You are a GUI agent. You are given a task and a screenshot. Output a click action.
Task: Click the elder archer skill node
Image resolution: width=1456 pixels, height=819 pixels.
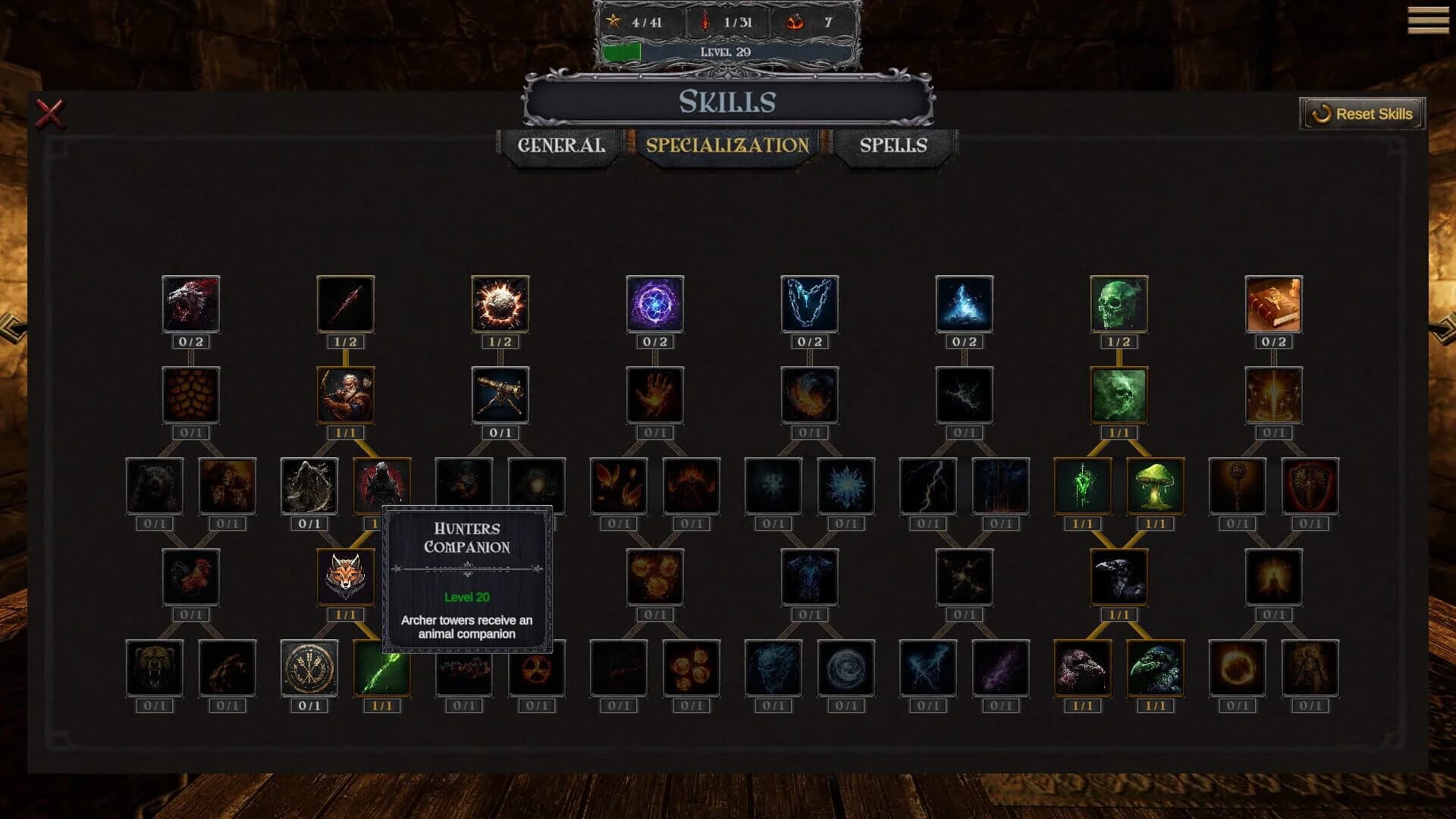point(345,395)
